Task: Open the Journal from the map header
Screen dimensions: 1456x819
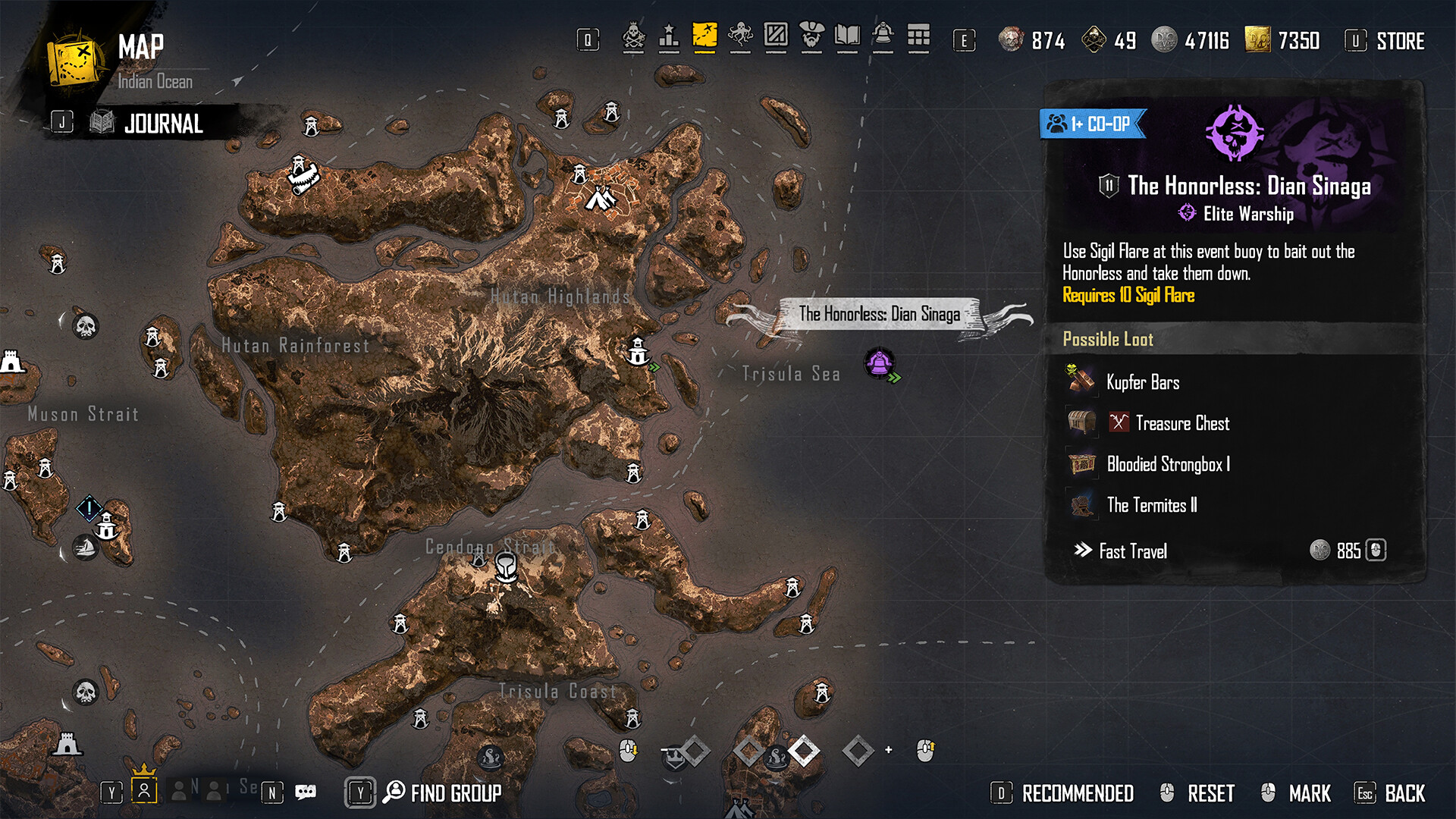Action: click(162, 124)
